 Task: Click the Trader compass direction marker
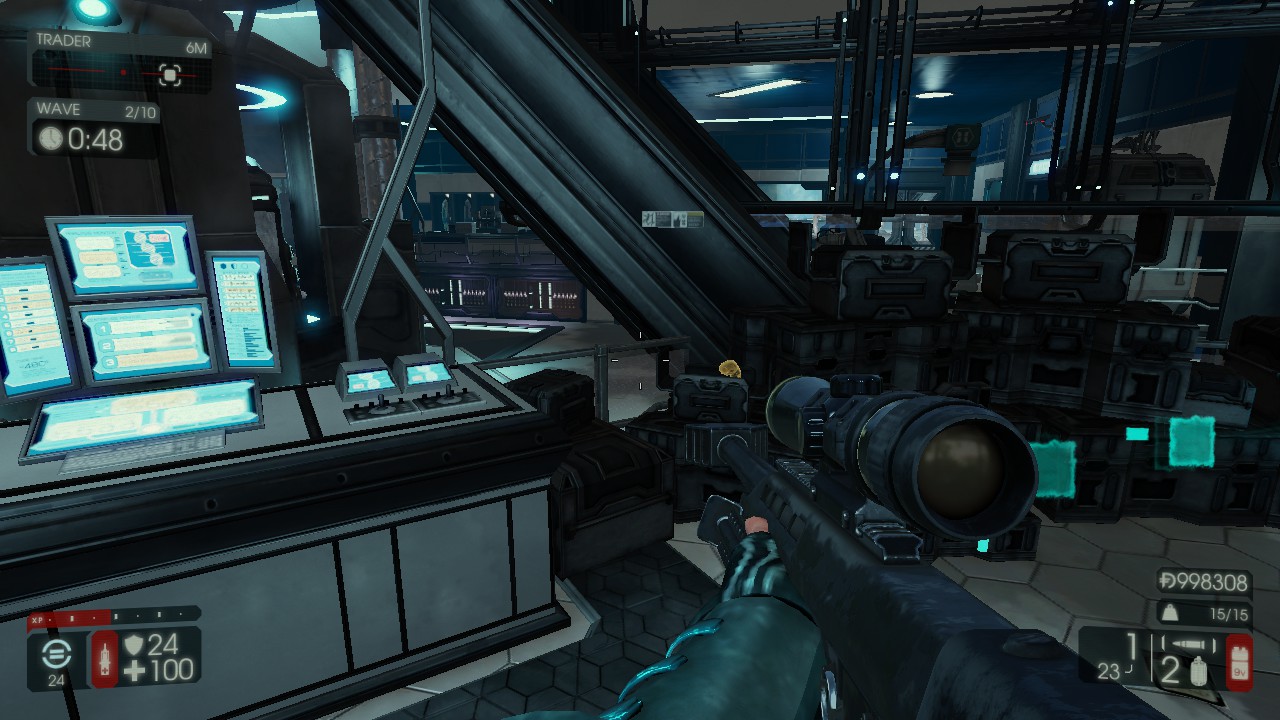(x=170, y=74)
